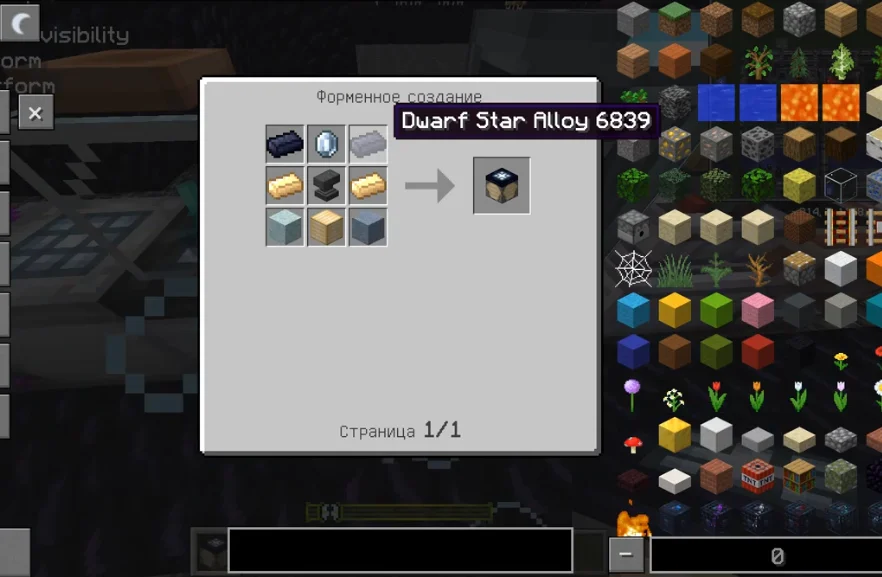
Task: Choose the wooden planks ingredient in the recipe
Action: [326, 227]
